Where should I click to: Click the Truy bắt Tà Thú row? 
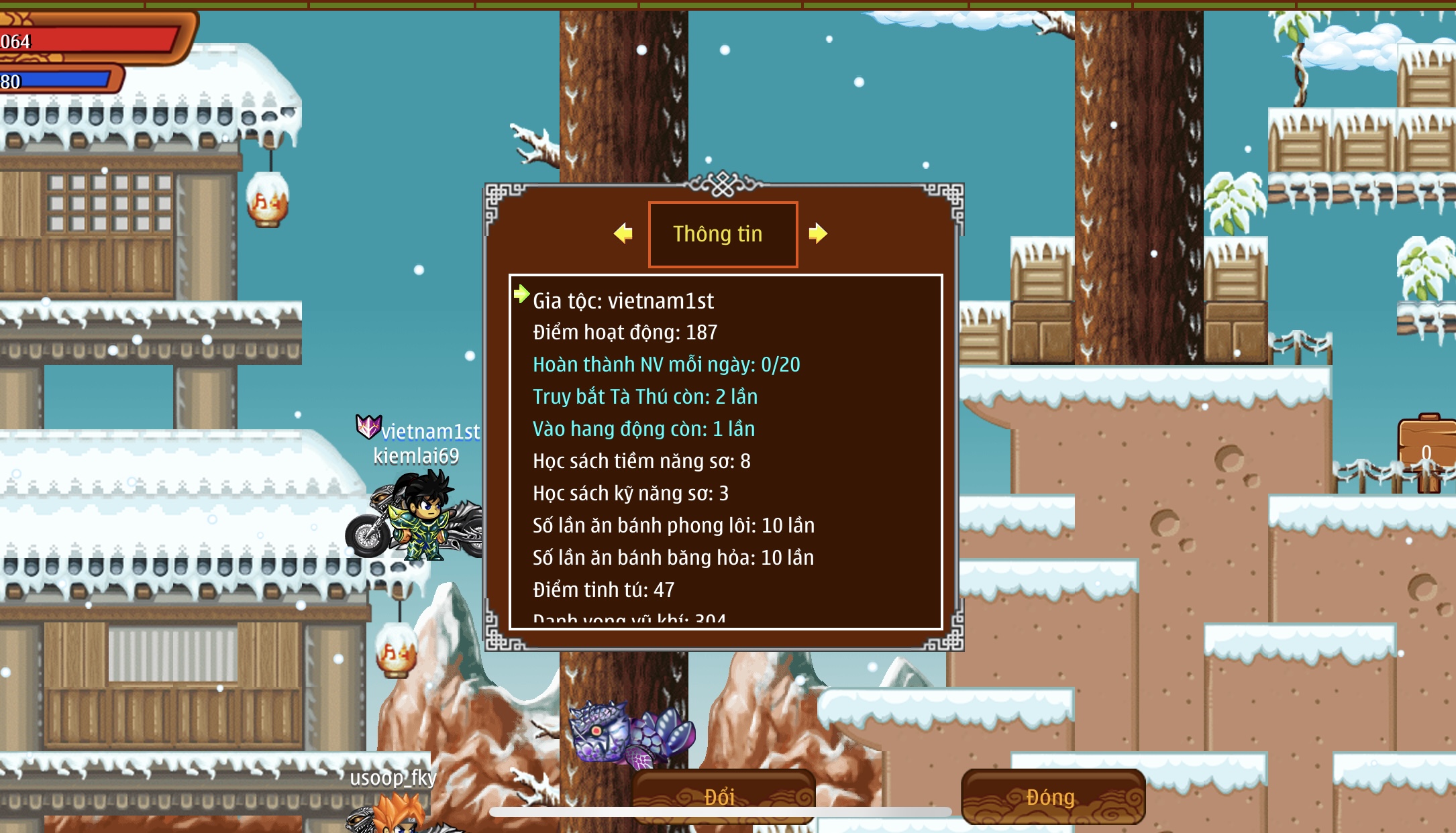coord(645,397)
